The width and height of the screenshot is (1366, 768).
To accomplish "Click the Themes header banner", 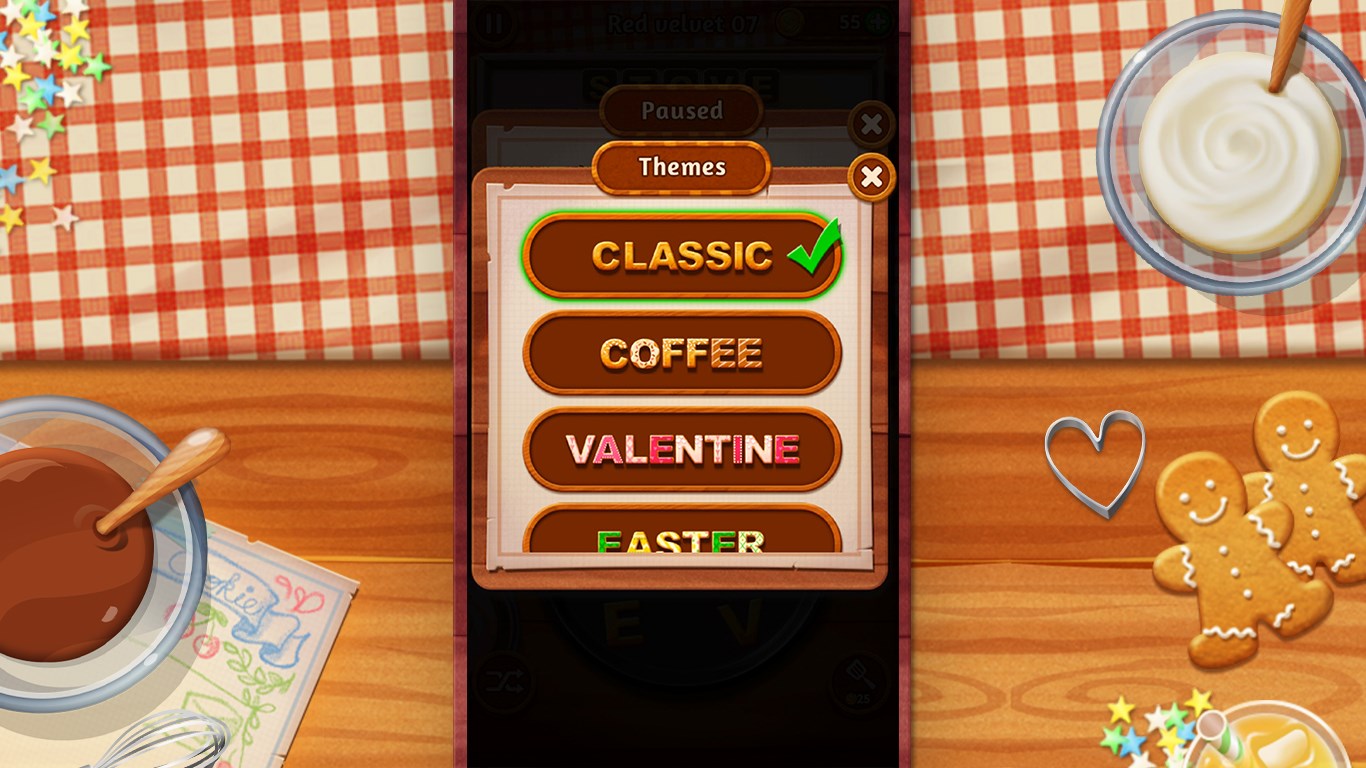I will pos(681,167).
